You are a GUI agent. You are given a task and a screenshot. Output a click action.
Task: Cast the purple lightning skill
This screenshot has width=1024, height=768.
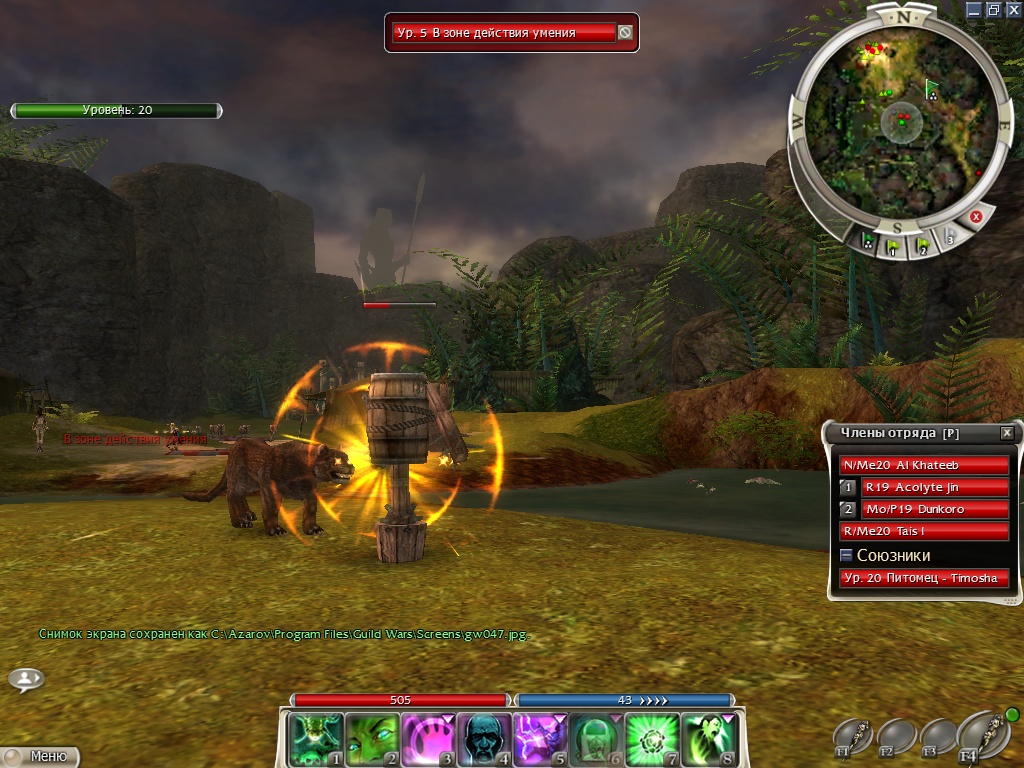coord(540,739)
